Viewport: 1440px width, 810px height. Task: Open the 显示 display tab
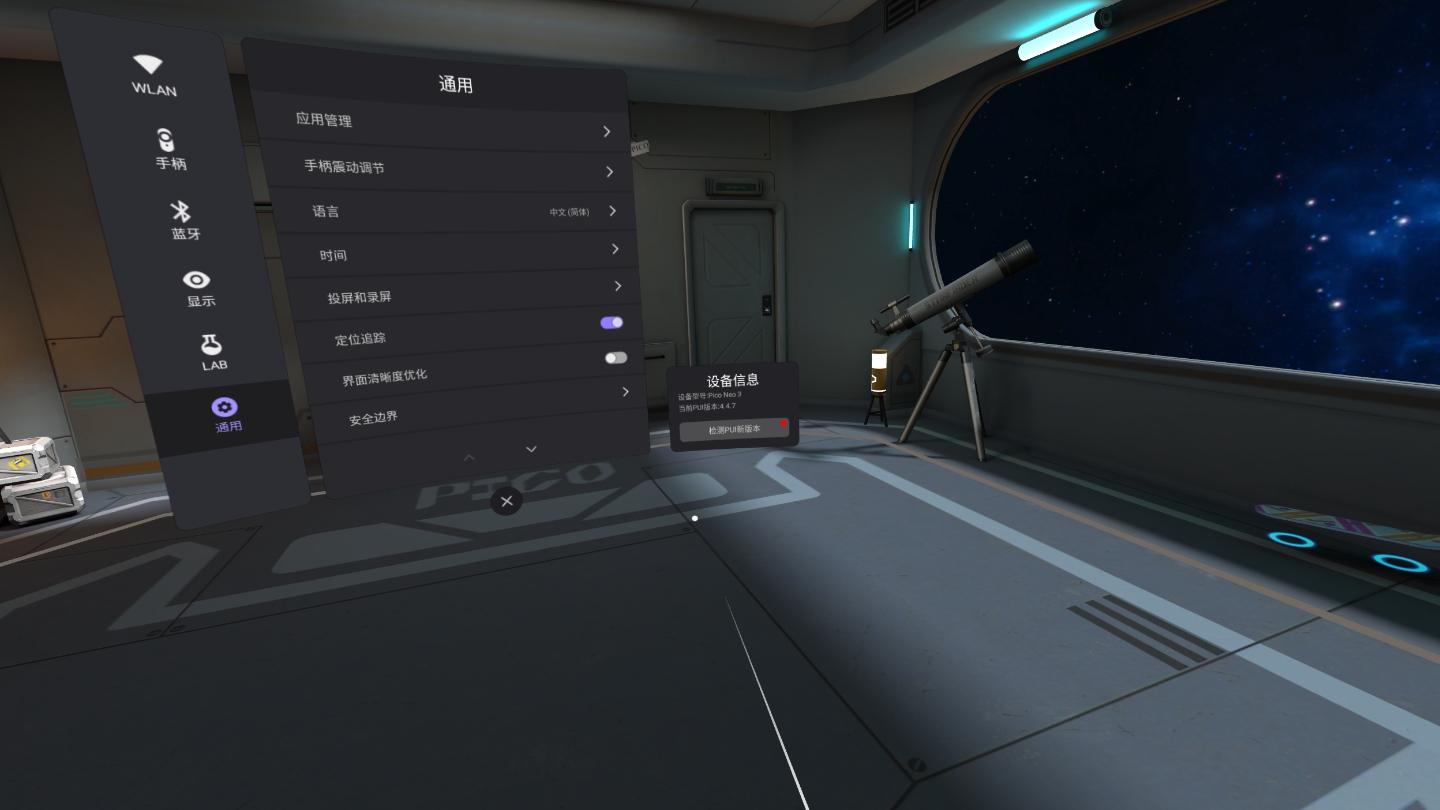tap(198, 287)
